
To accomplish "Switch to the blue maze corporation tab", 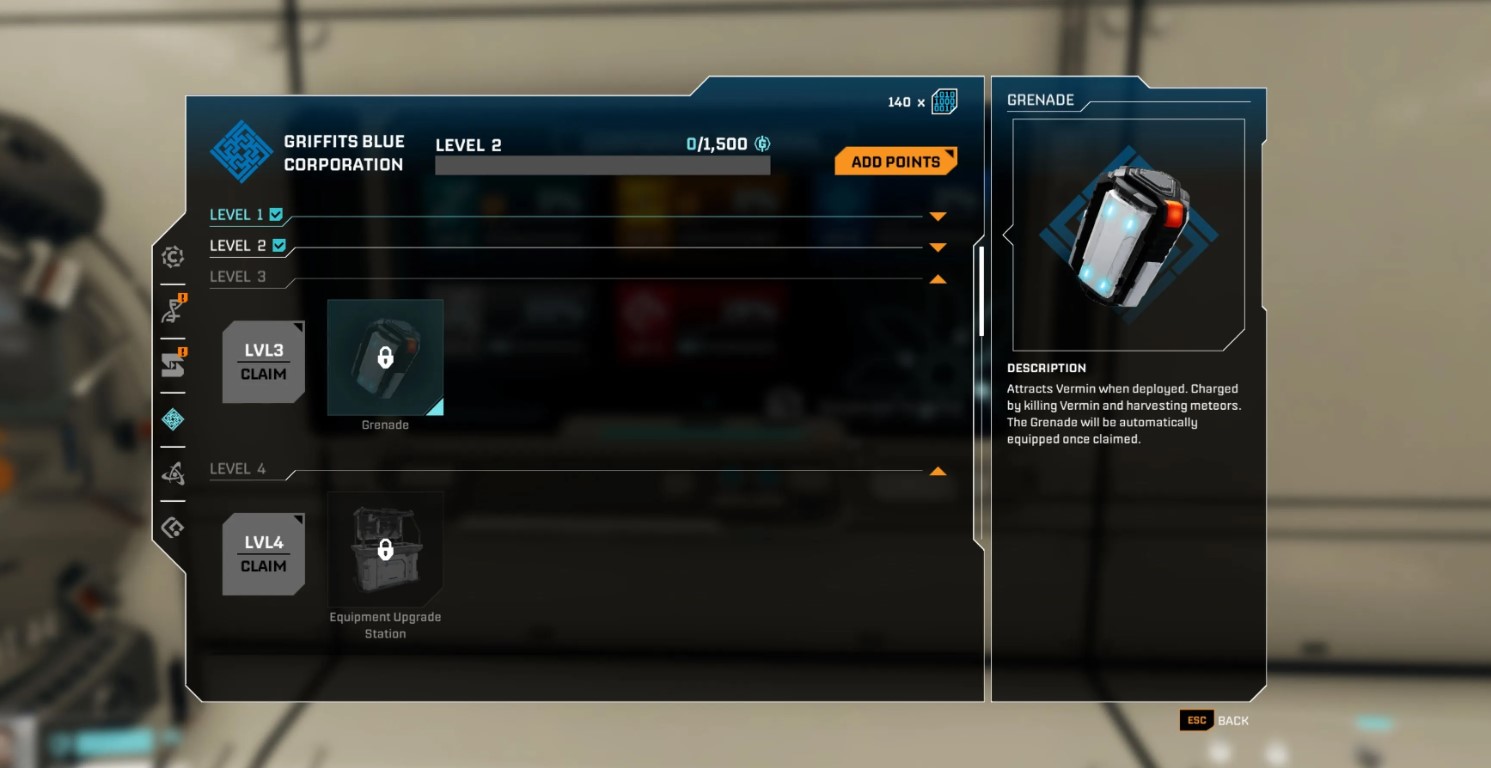I will pyautogui.click(x=173, y=419).
